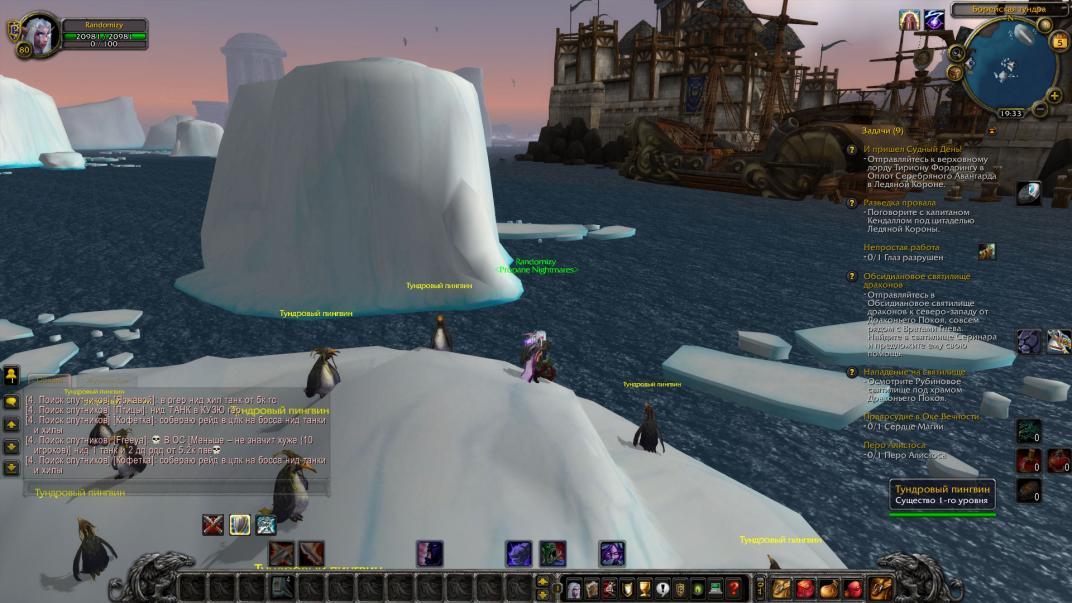Zoom out on the minimap
1072x603 pixels.
[1042, 108]
